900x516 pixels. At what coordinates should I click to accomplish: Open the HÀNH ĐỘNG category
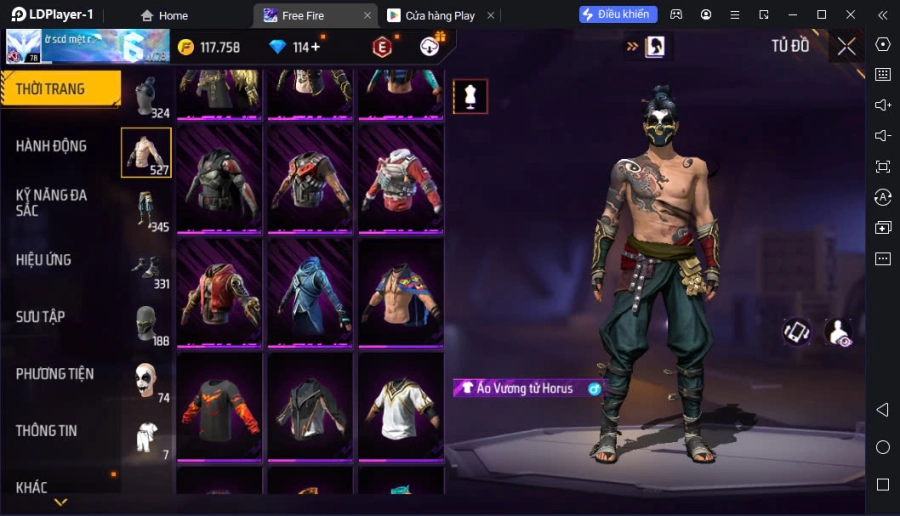[x=52, y=146]
